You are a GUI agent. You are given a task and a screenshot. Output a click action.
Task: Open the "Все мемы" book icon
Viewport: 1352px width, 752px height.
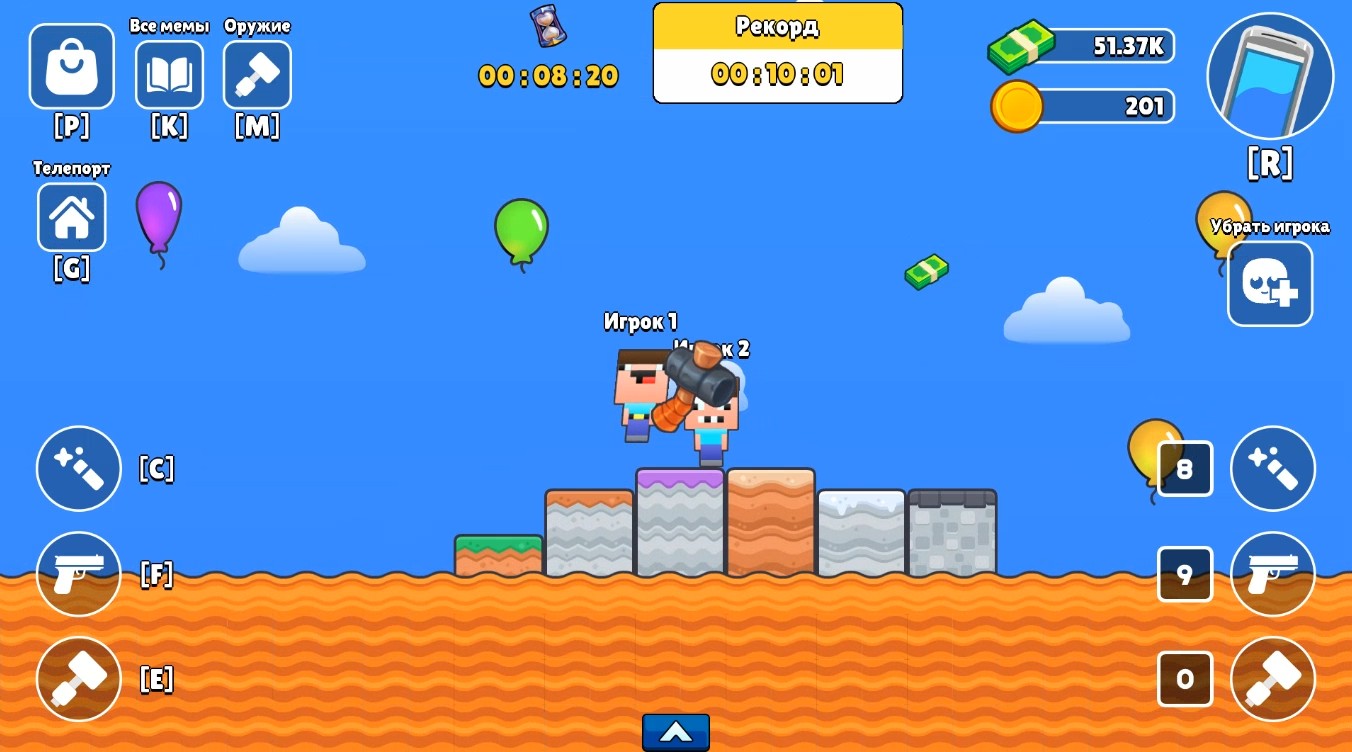pyautogui.click(x=169, y=75)
